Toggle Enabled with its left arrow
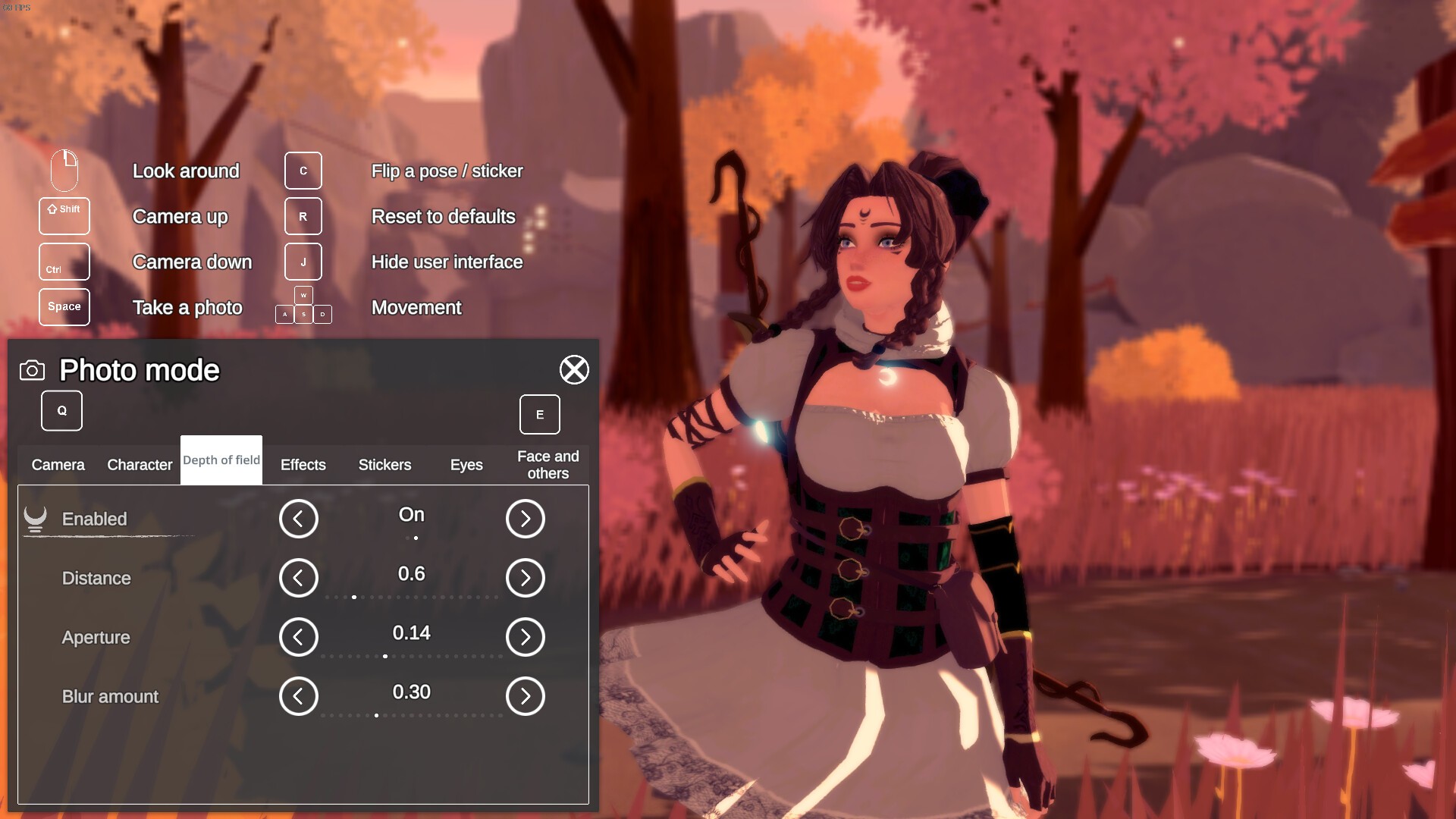This screenshot has height=819, width=1456. coord(299,519)
